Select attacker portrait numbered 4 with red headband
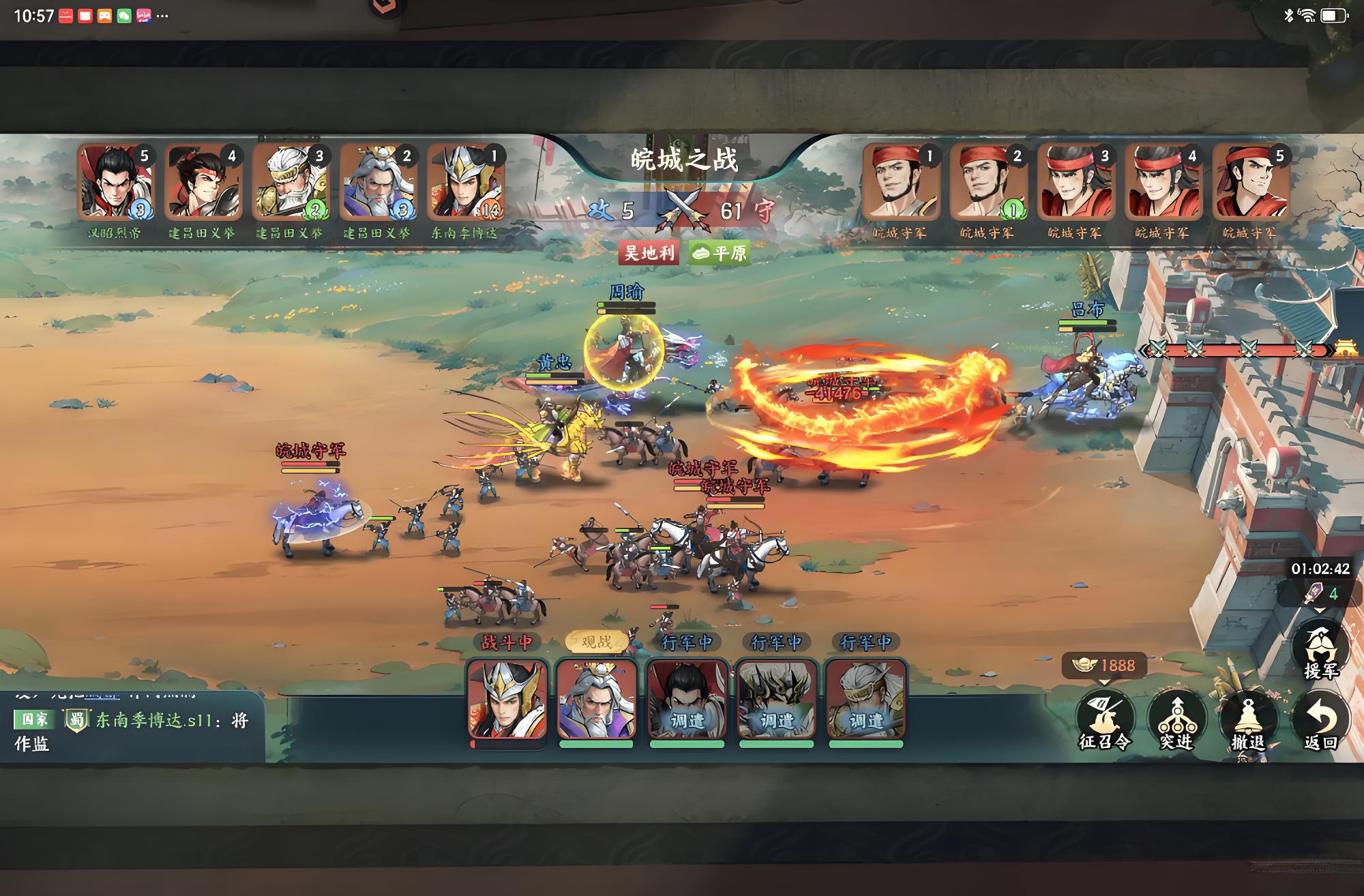 (x=202, y=182)
